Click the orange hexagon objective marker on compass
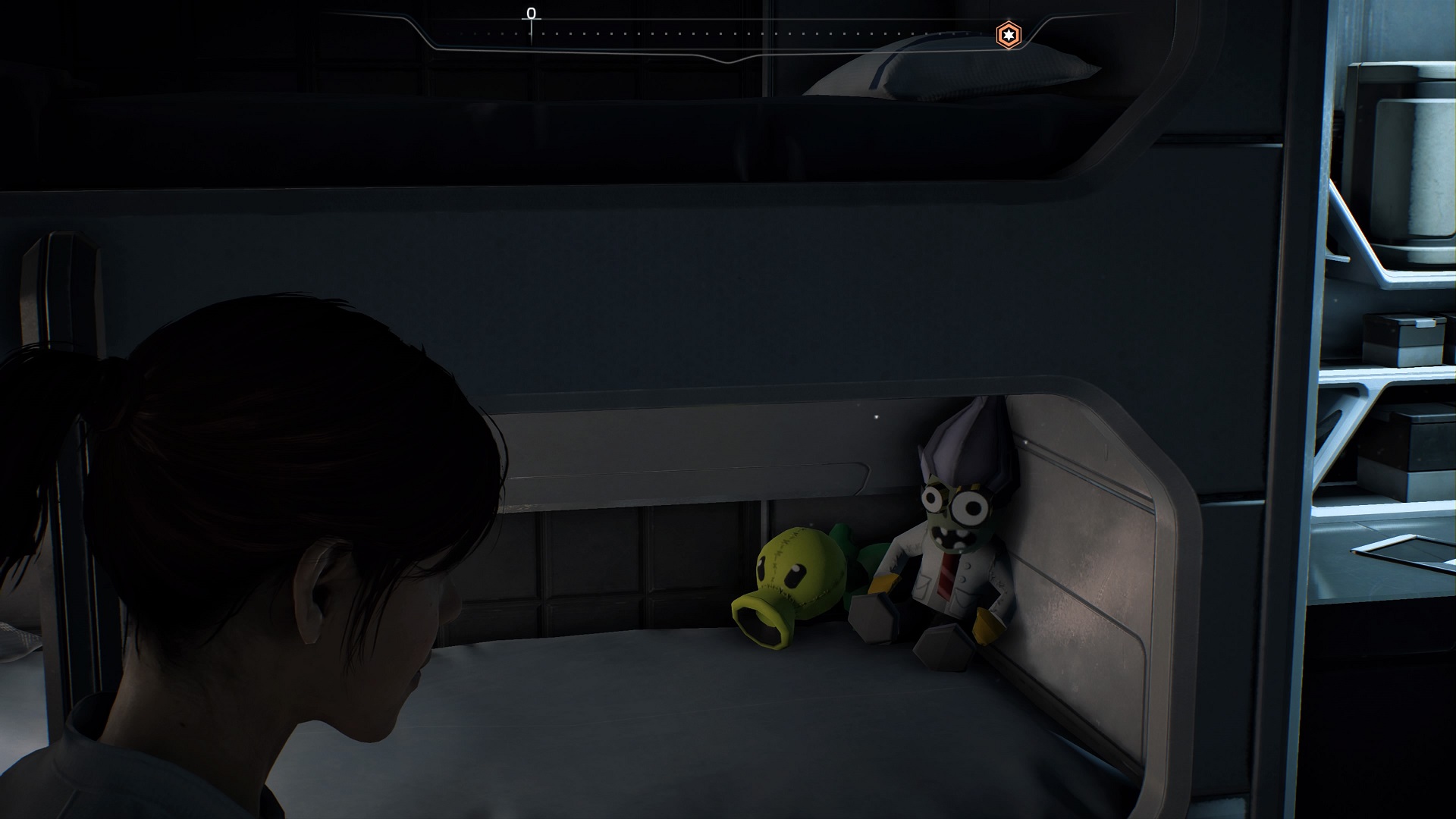Image resolution: width=1456 pixels, height=819 pixels. click(1008, 35)
